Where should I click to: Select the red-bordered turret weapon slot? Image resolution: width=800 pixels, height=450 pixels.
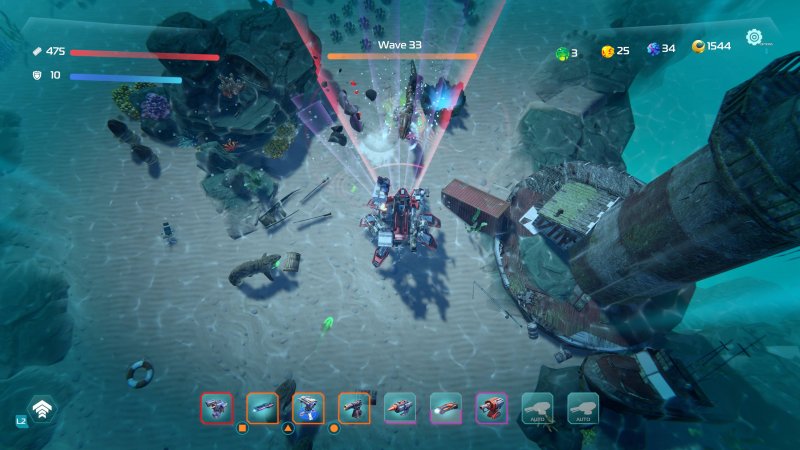tap(216, 407)
